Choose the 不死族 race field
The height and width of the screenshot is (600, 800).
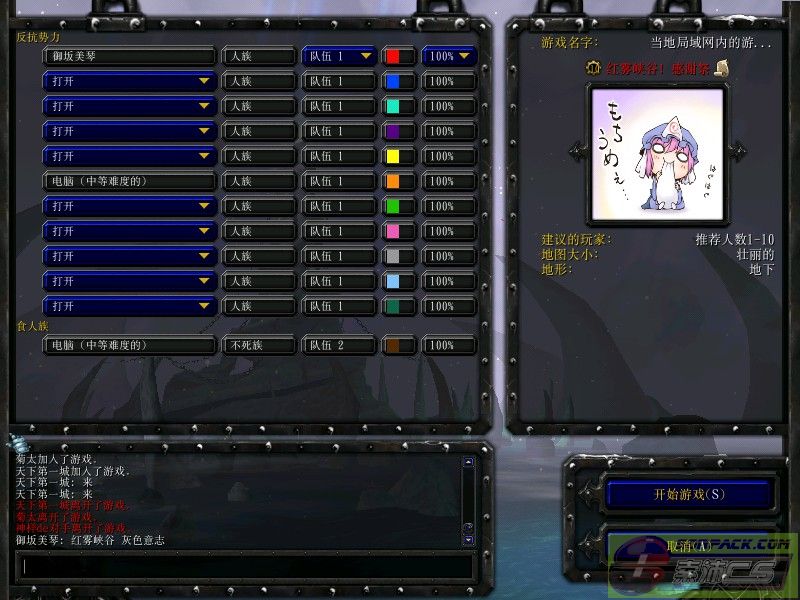coord(258,345)
